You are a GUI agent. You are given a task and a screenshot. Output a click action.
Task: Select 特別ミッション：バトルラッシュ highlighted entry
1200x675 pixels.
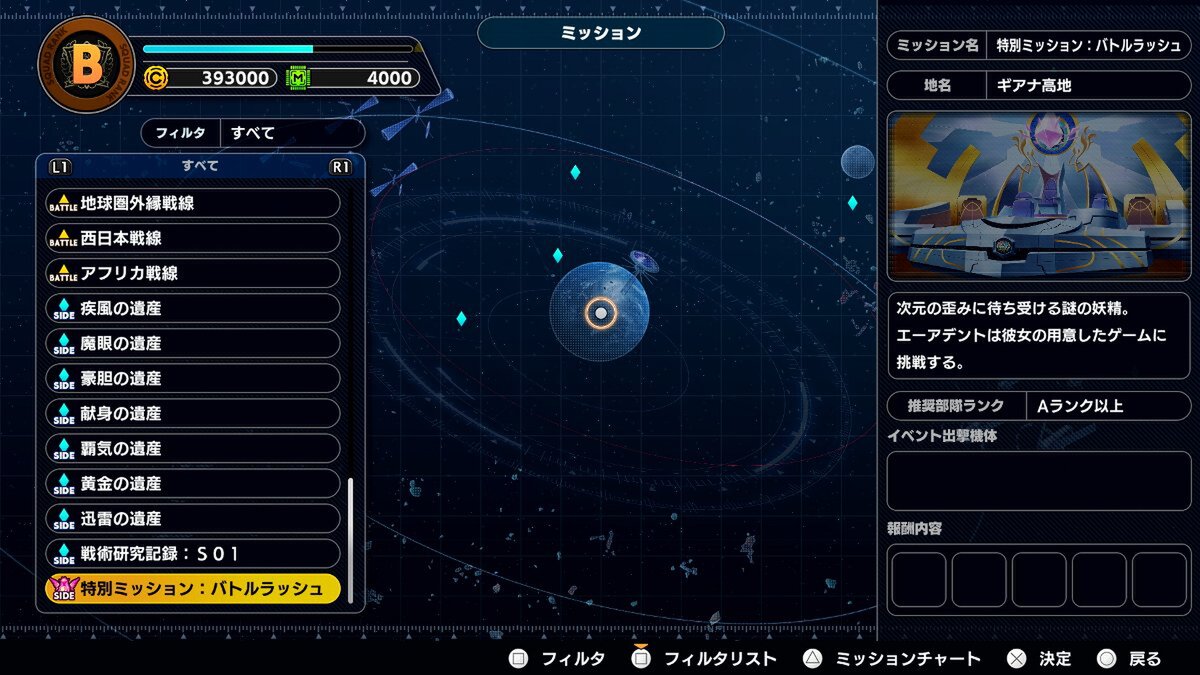tap(193, 588)
